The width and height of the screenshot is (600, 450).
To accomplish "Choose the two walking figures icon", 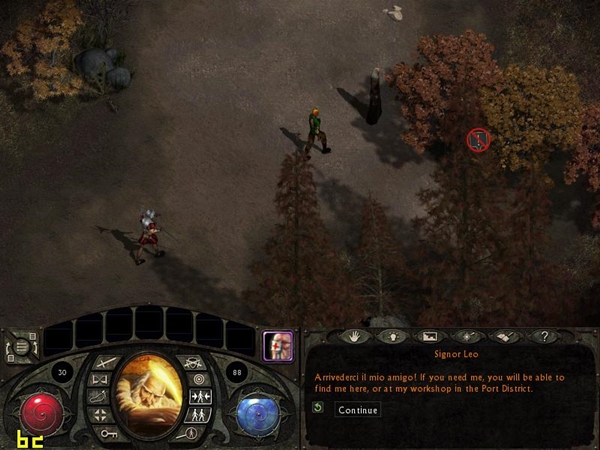I will [x=196, y=414].
